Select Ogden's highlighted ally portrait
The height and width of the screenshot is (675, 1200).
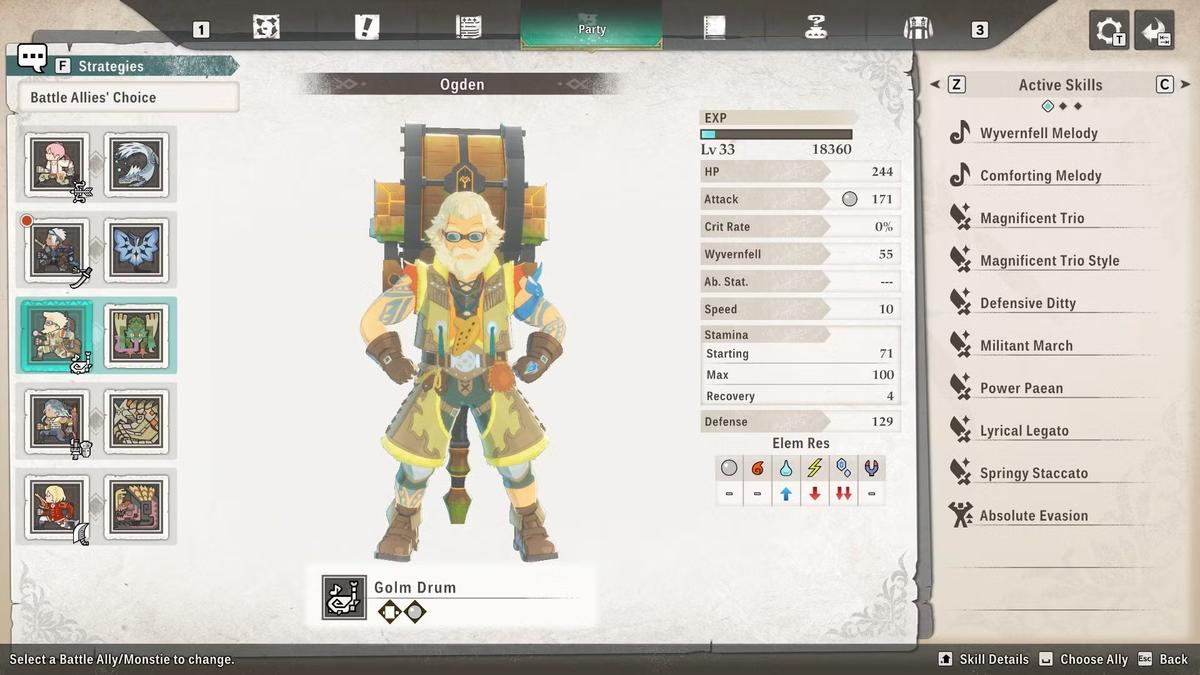(x=57, y=334)
